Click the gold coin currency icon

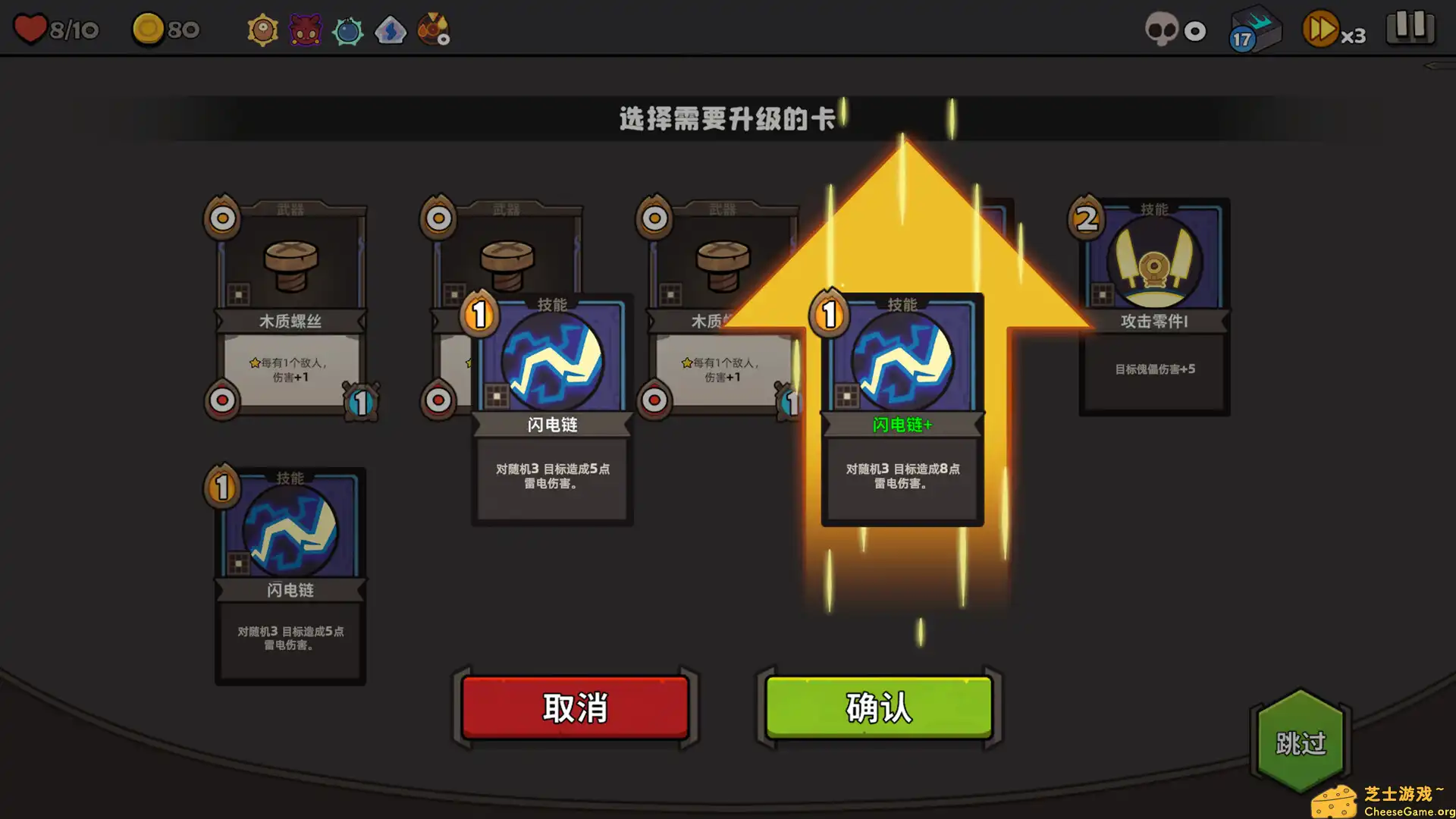click(146, 29)
